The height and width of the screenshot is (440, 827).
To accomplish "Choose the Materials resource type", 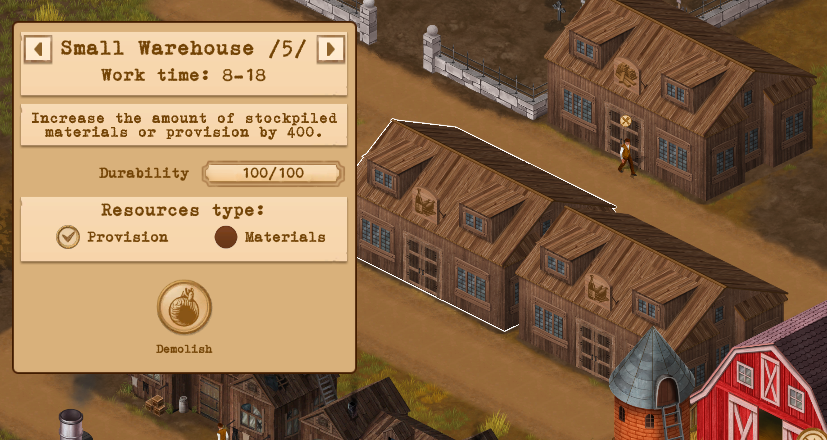I will point(226,237).
